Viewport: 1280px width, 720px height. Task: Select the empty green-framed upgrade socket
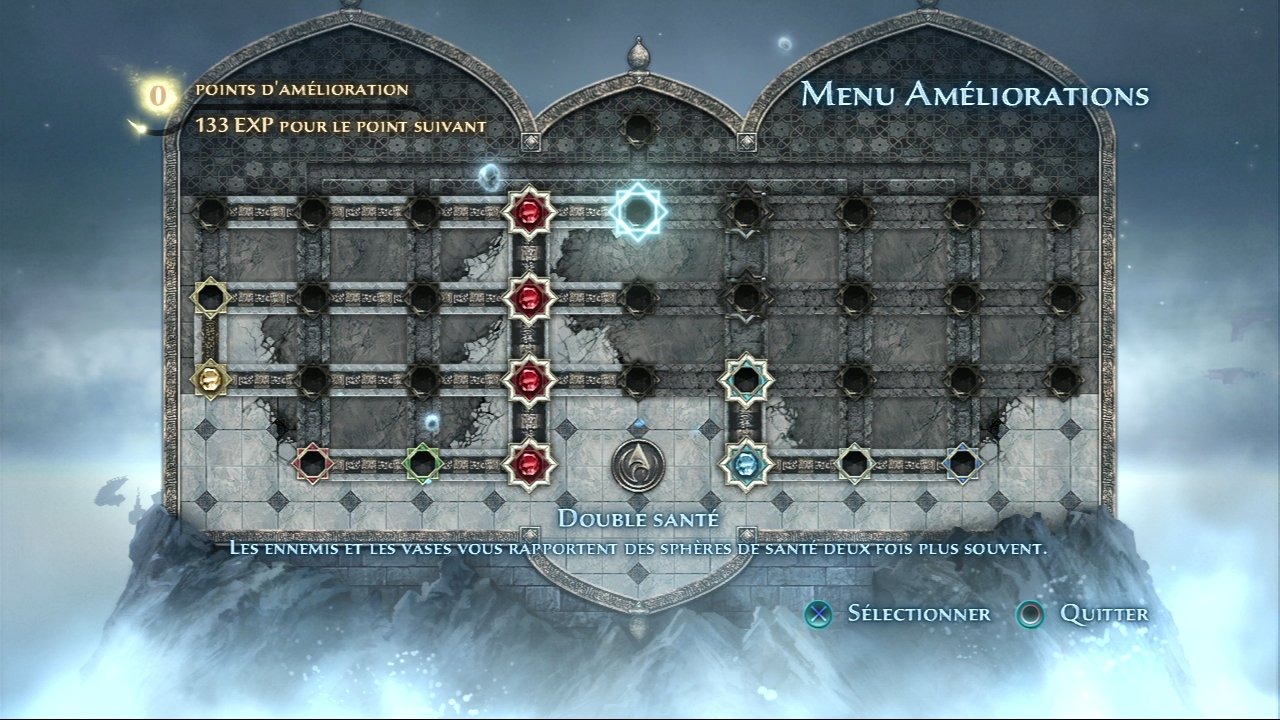tap(422, 463)
